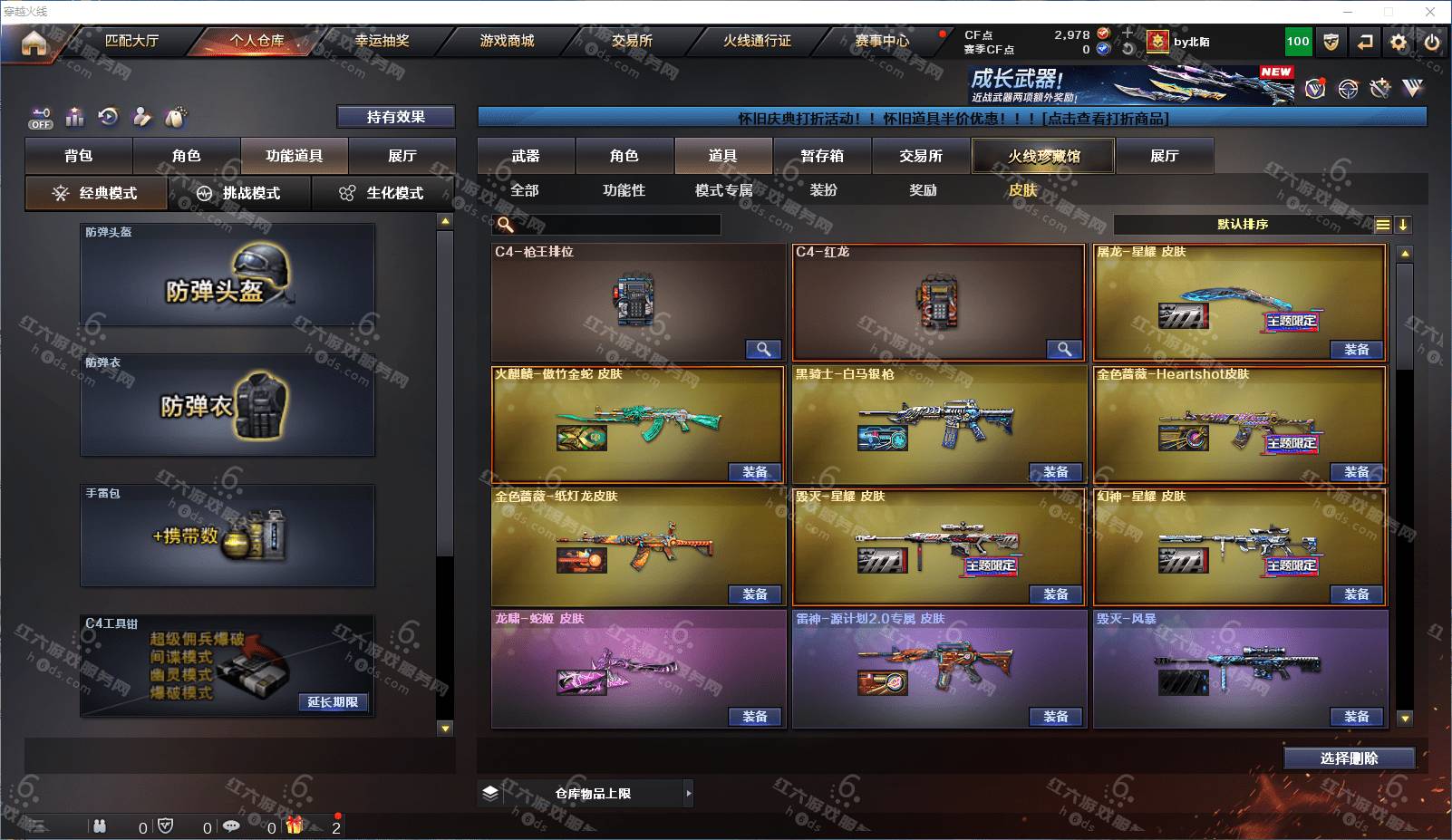Open the 匹配大厅 matchmaking hall
The height and width of the screenshot is (840, 1452).
(x=131, y=41)
